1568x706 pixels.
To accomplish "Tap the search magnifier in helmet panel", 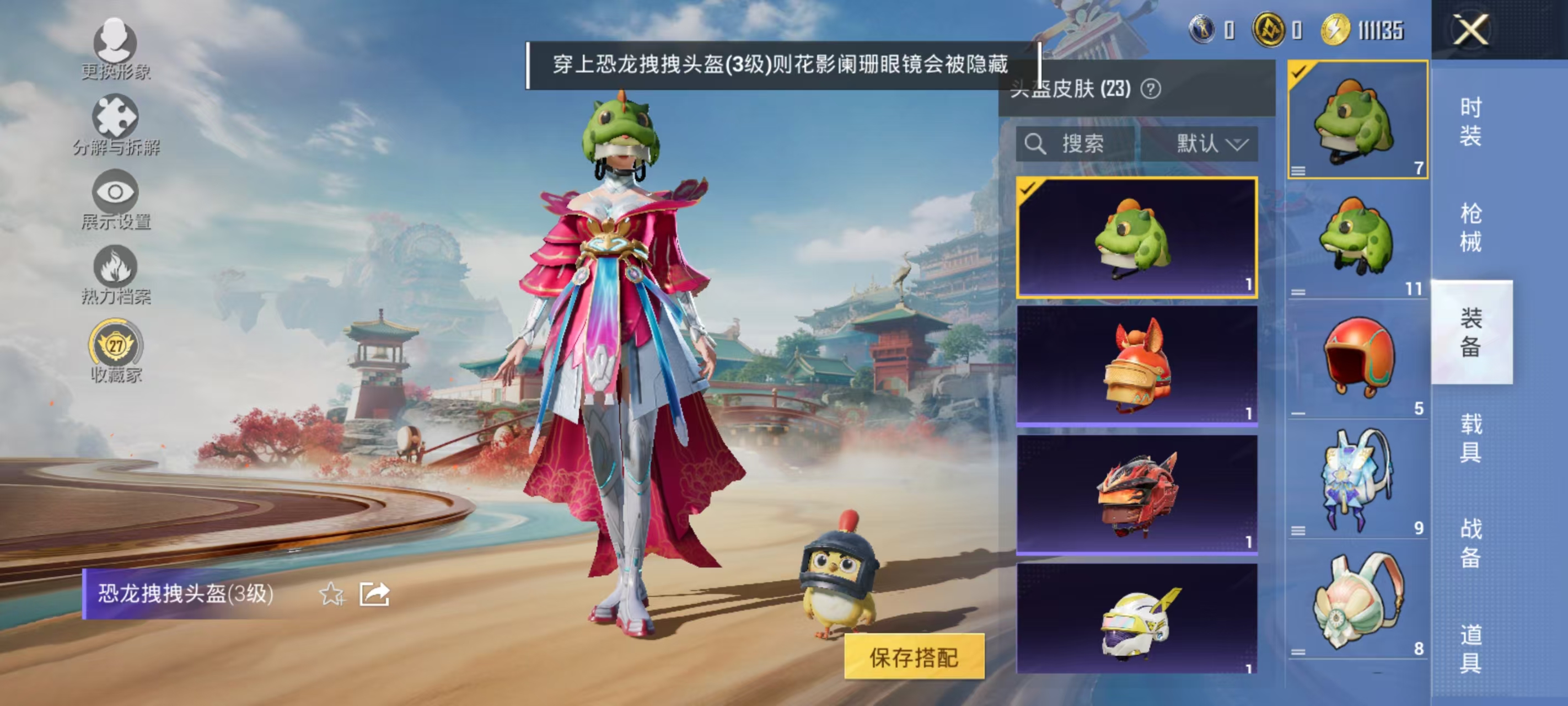I will click(x=1037, y=145).
